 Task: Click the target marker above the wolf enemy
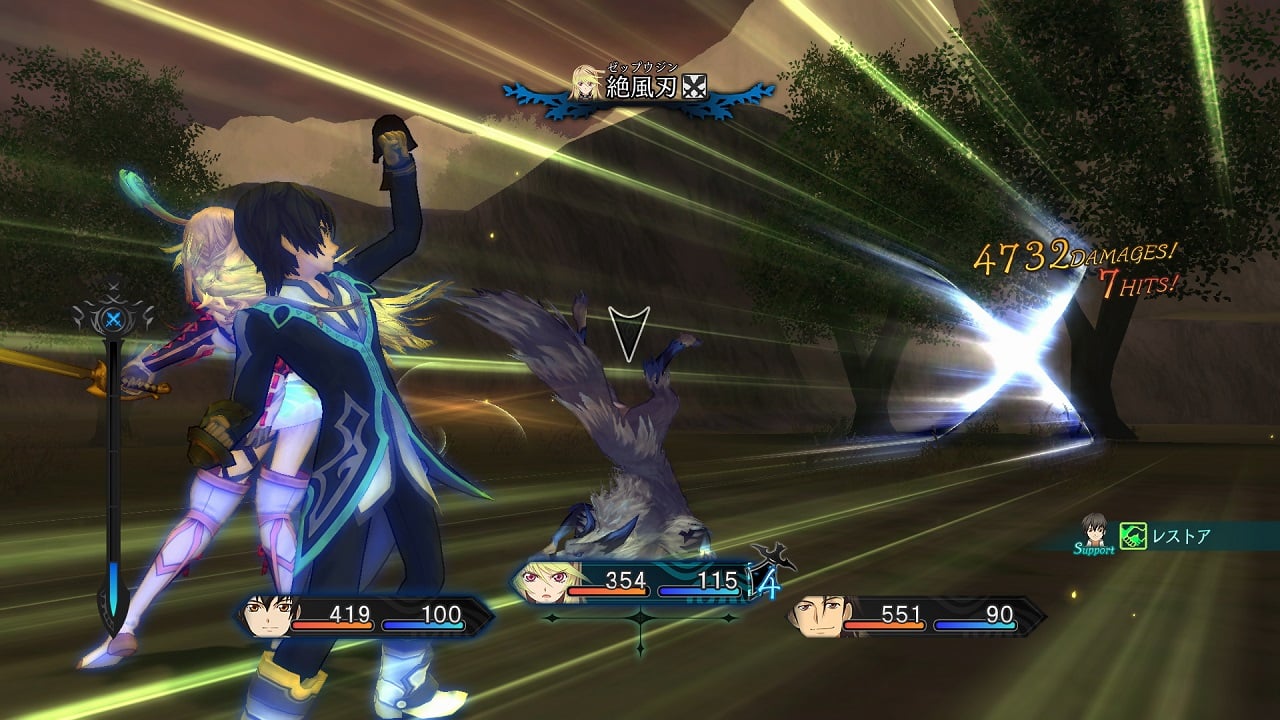pyautogui.click(x=629, y=333)
